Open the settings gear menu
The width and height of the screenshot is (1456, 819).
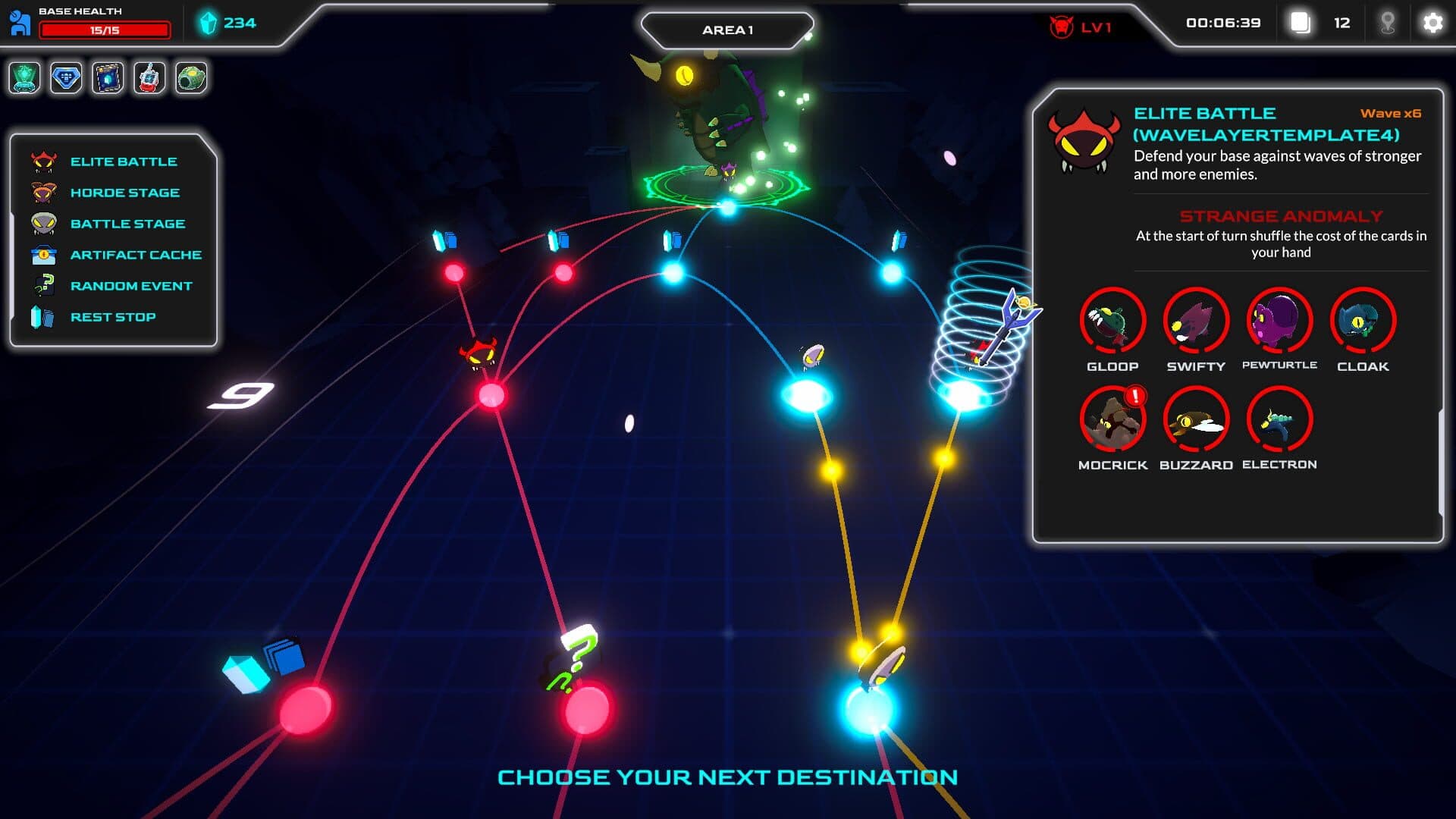(x=1432, y=24)
